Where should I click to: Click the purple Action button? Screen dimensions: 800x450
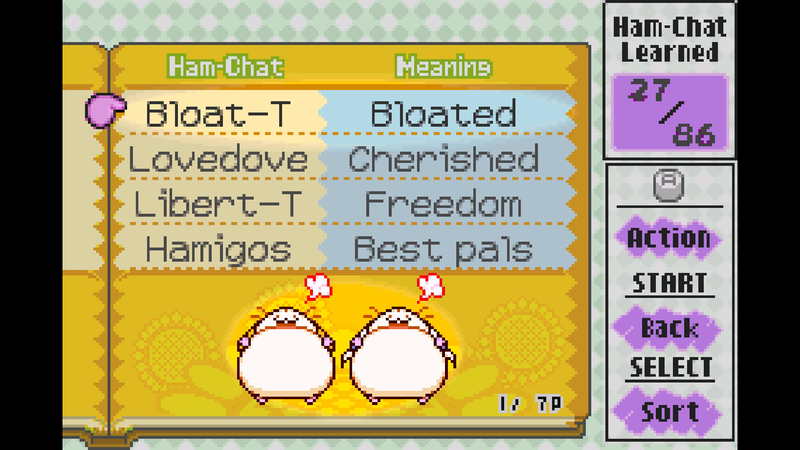point(669,239)
